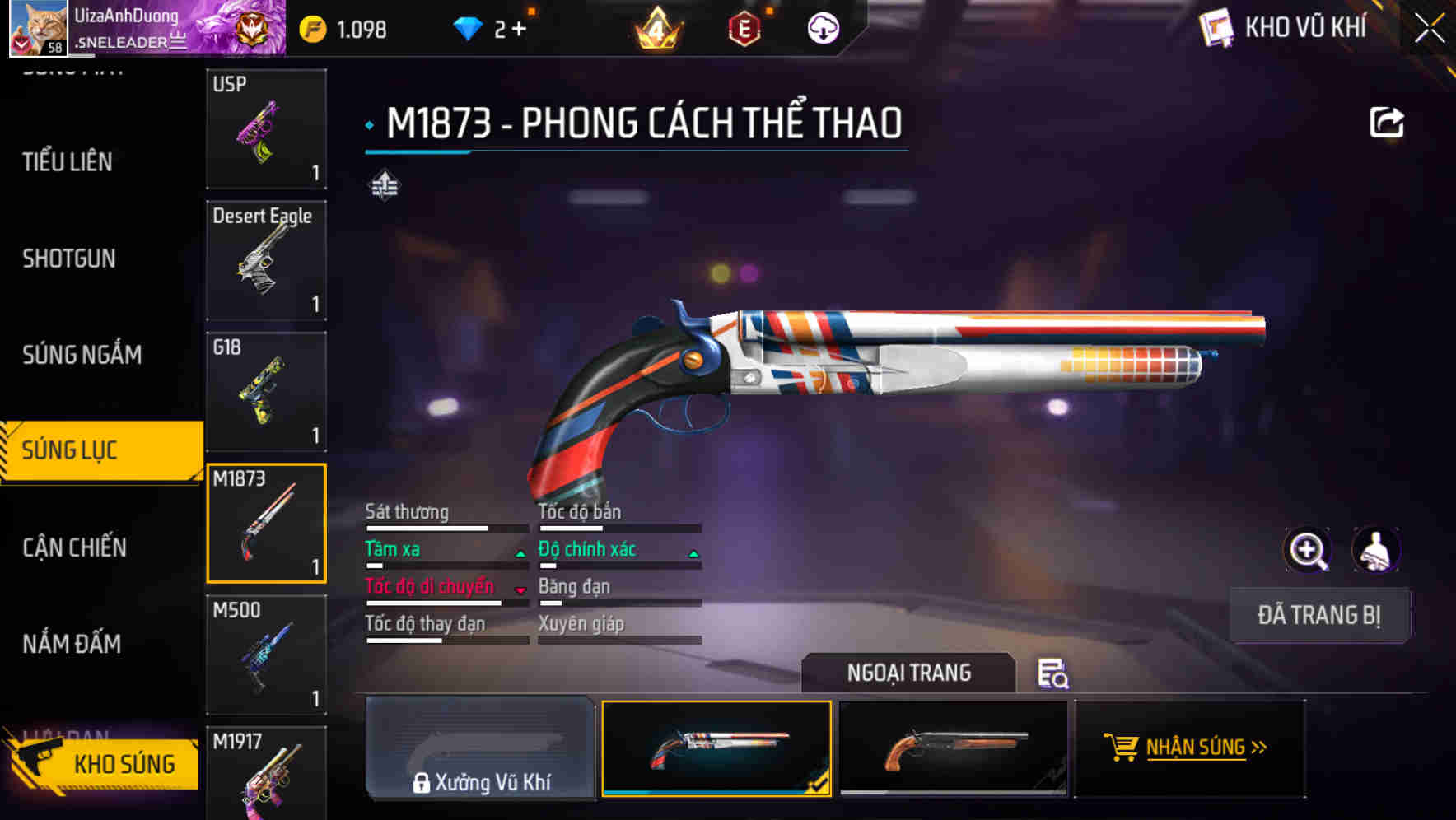The height and width of the screenshot is (820, 1456).
Task: Open the Ngoại Trang tab
Action: (908, 673)
